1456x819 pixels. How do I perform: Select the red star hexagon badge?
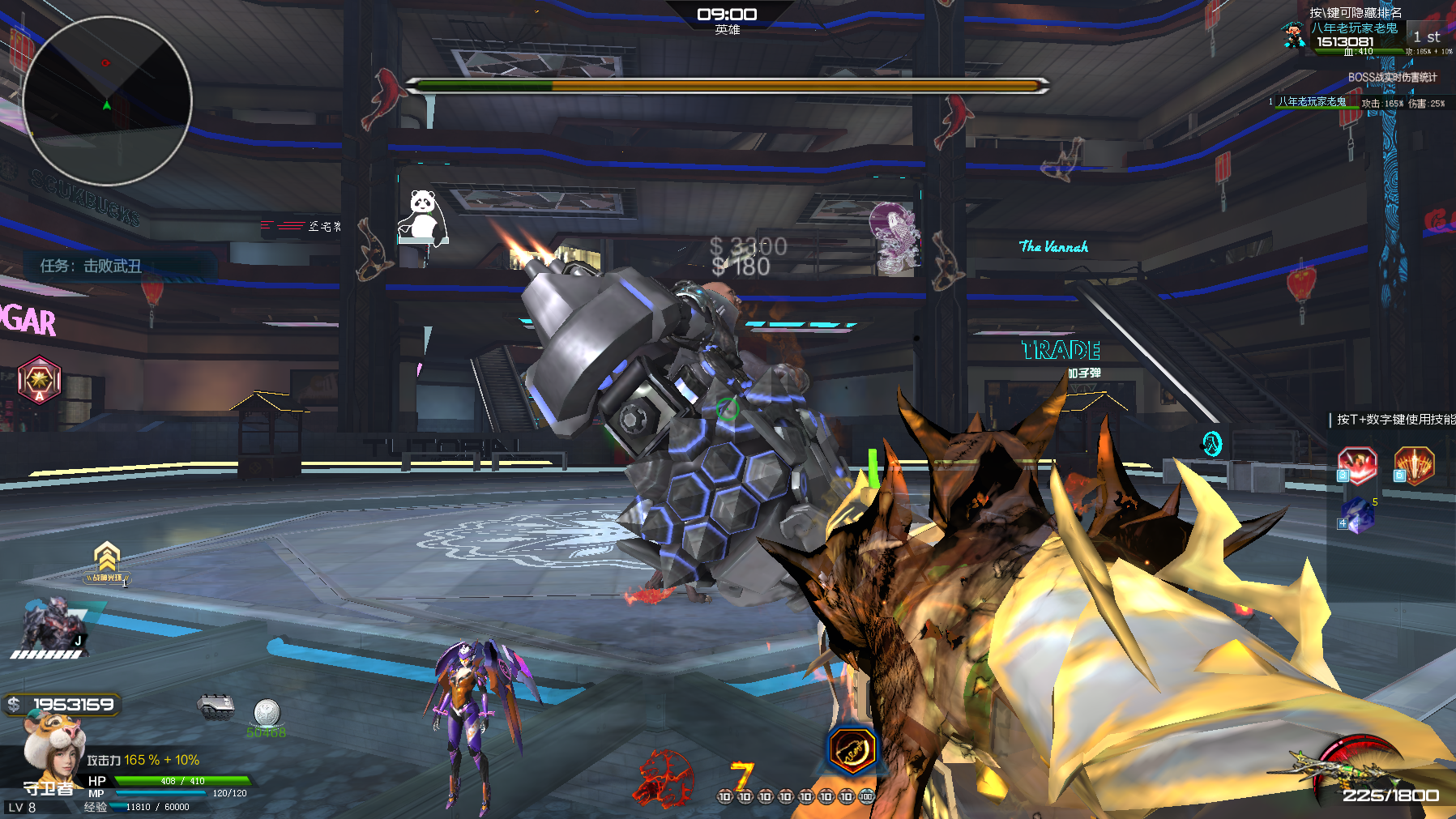click(x=40, y=379)
